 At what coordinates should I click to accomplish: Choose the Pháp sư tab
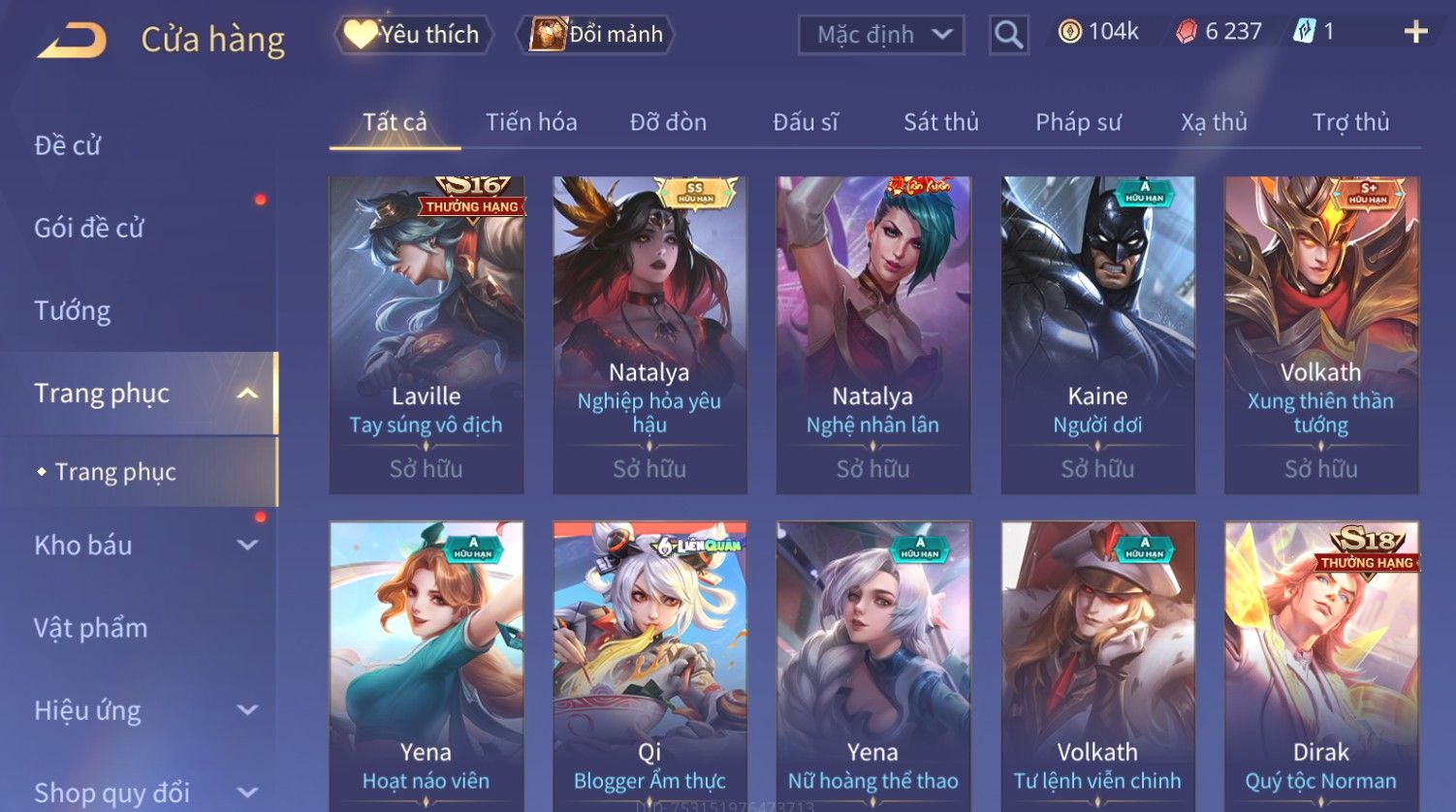[1078, 122]
